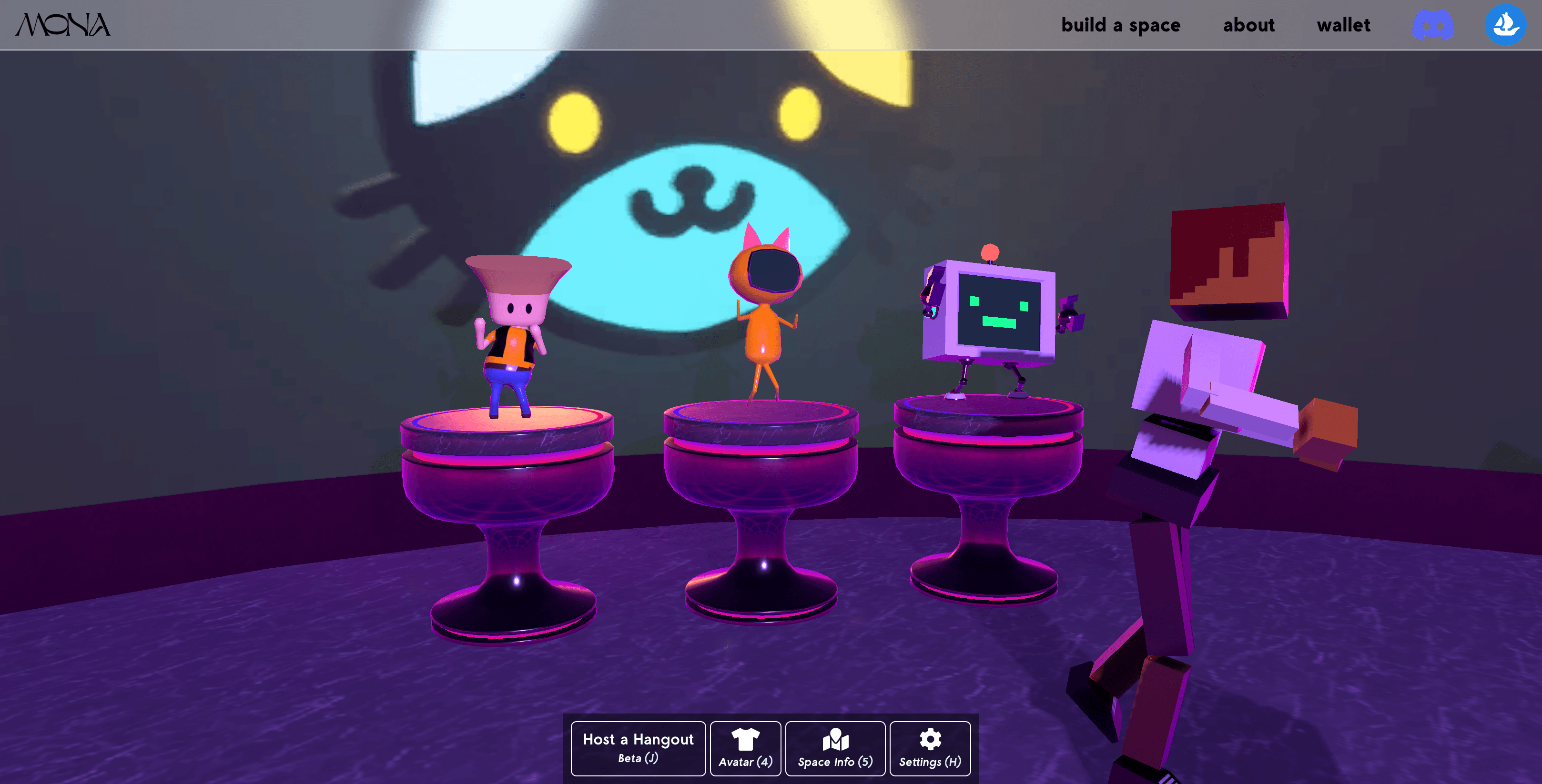Open the Avatar menu
Screen dimensions: 1542x784
coord(745,748)
